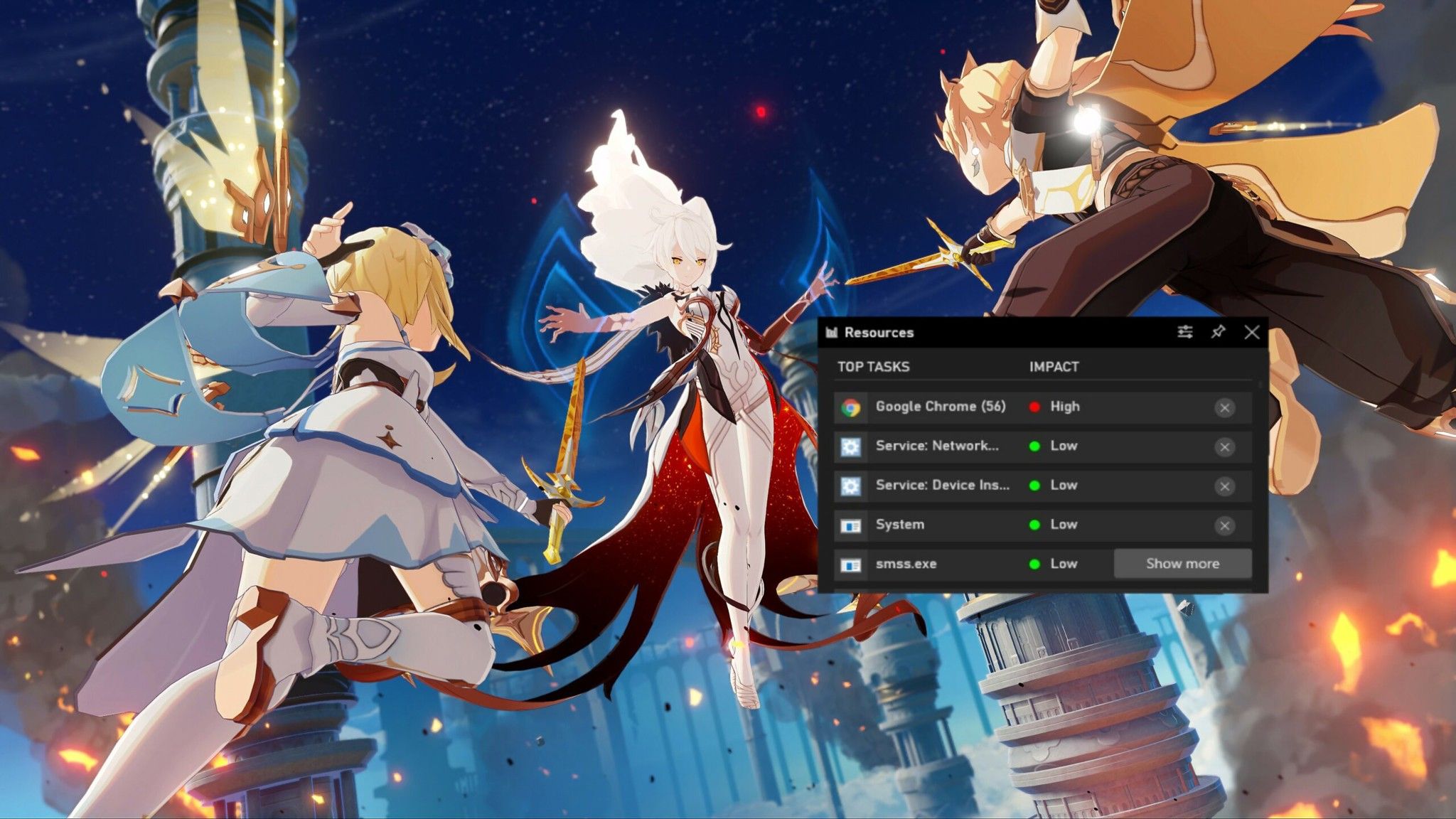Dismiss the Service: Network task
This screenshot has height=819, width=1456.
[1224, 446]
